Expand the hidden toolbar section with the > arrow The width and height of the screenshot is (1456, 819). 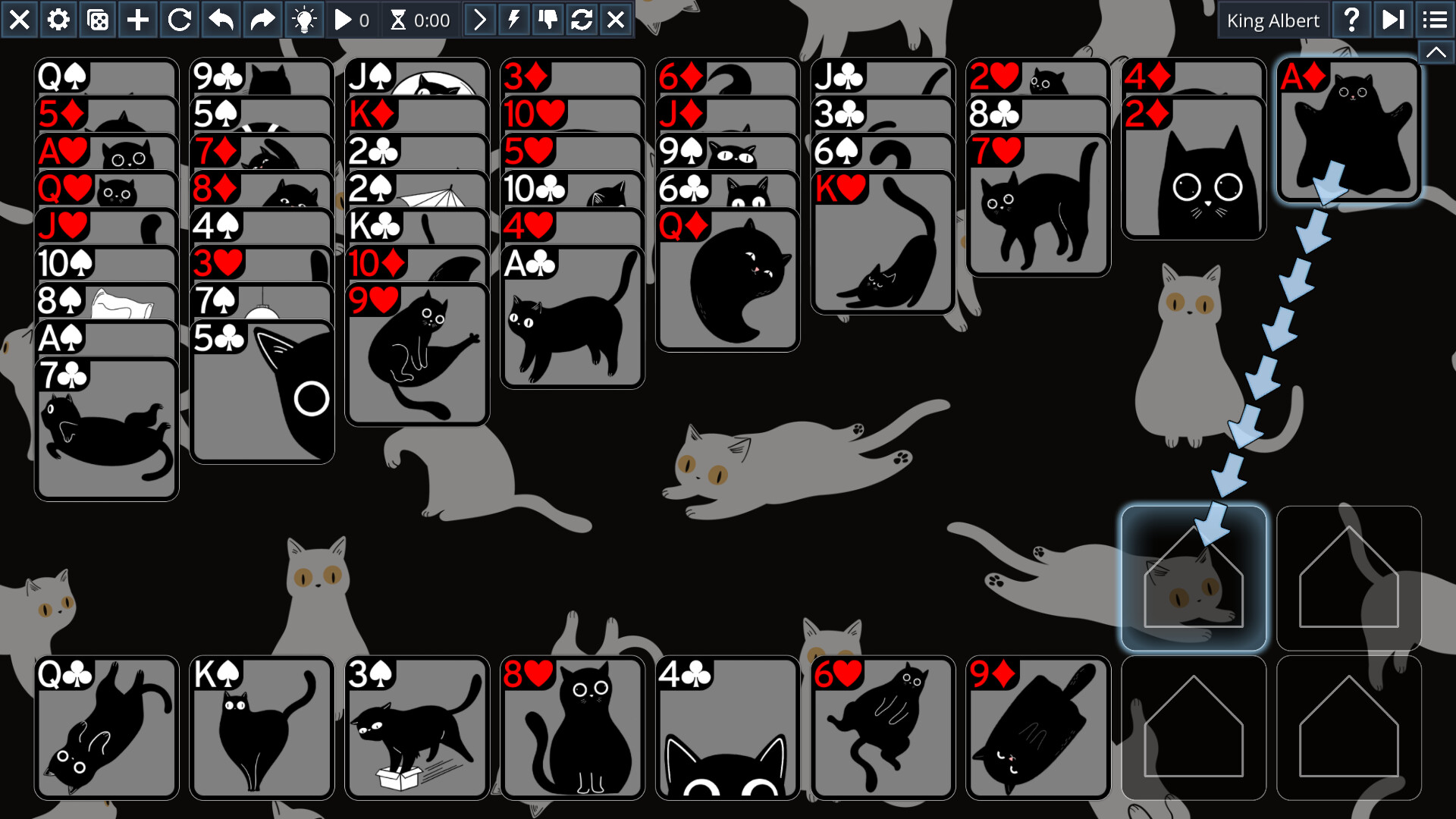[x=479, y=20]
